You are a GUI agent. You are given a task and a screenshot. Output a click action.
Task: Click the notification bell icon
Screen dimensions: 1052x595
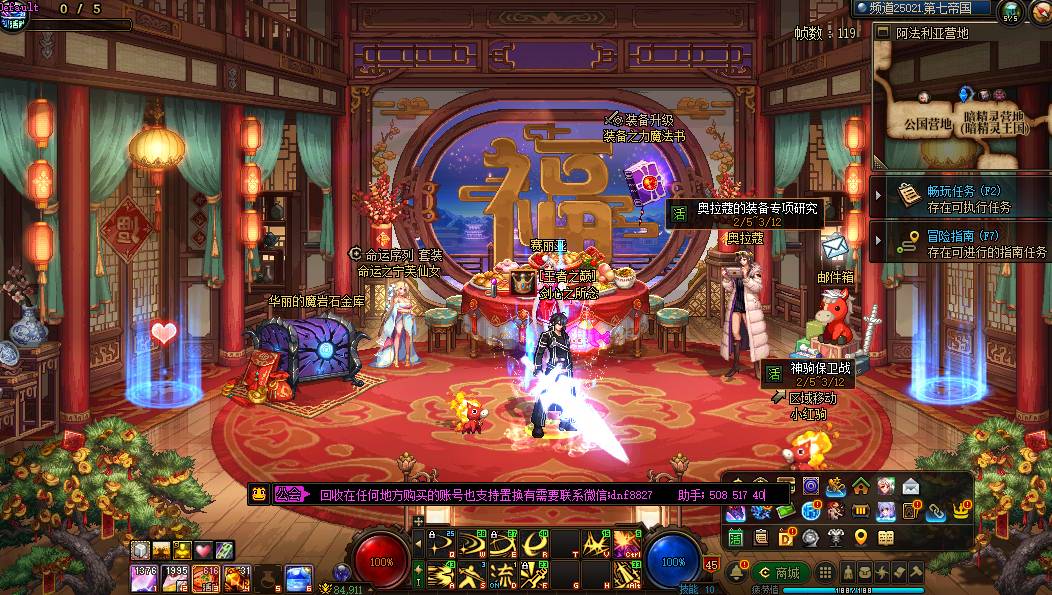pos(737,572)
